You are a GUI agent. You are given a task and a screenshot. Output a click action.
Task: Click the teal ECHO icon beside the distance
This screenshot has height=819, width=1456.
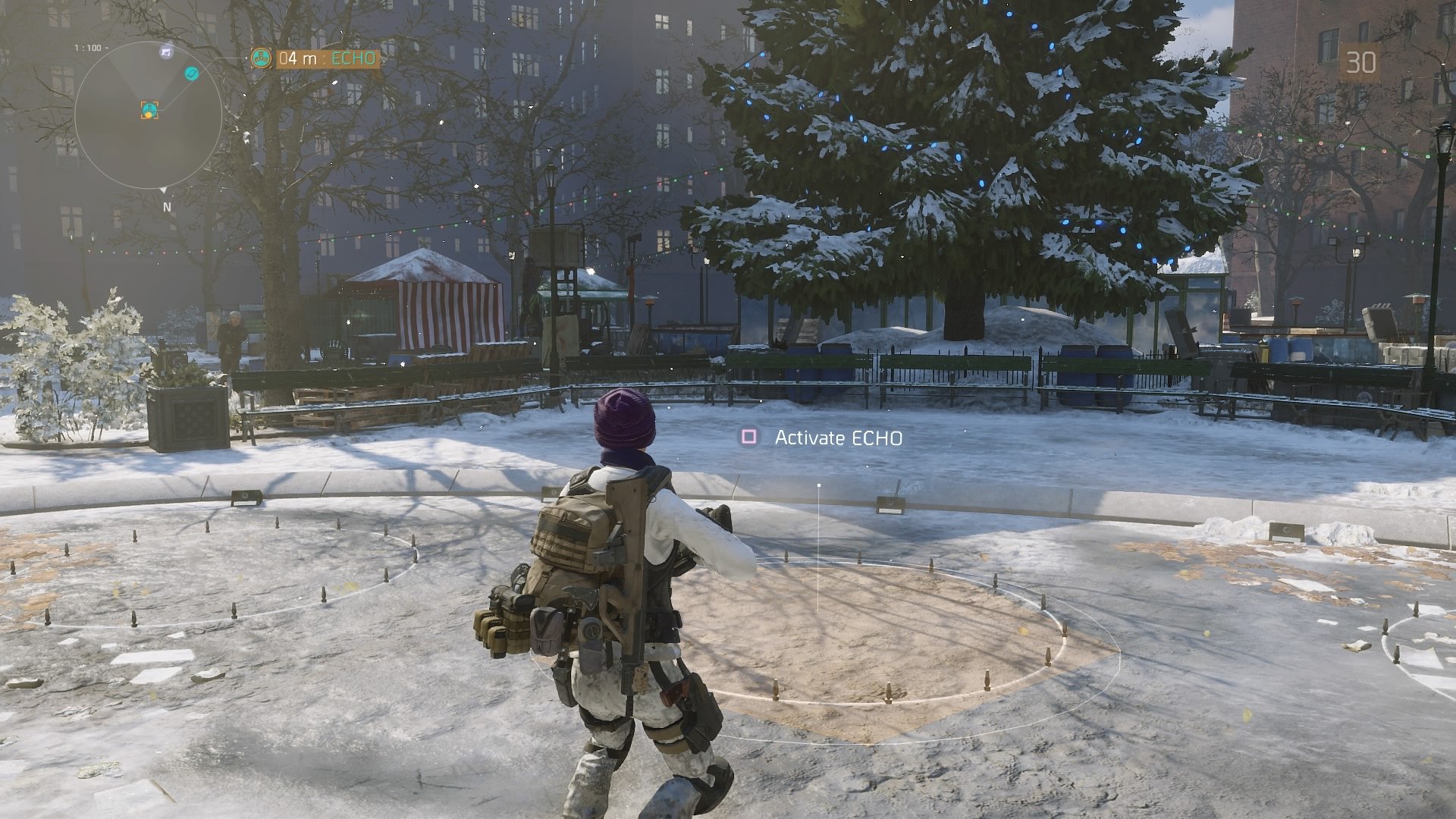pos(262,58)
